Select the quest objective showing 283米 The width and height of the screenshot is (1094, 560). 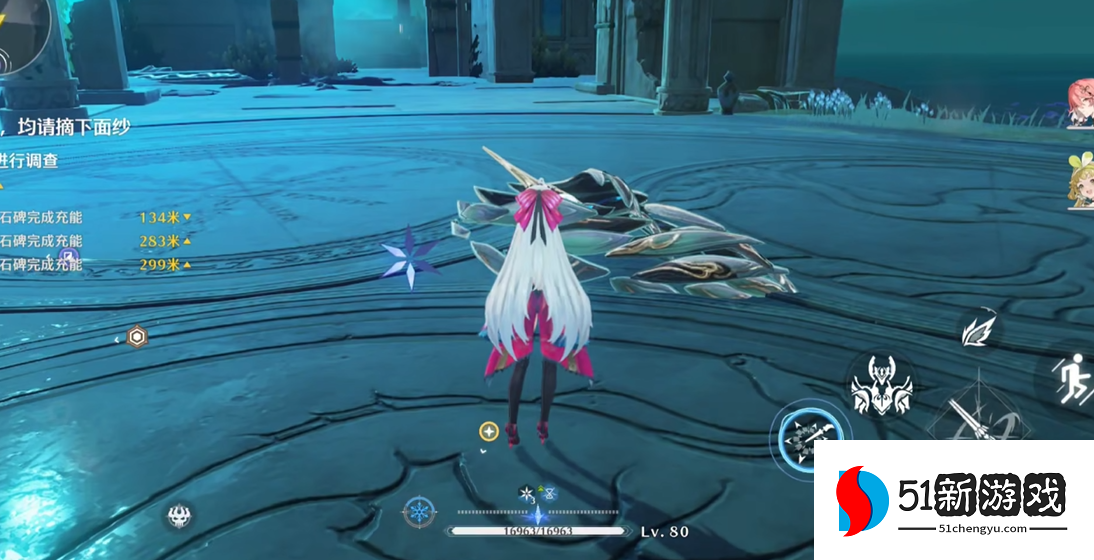tap(96, 241)
